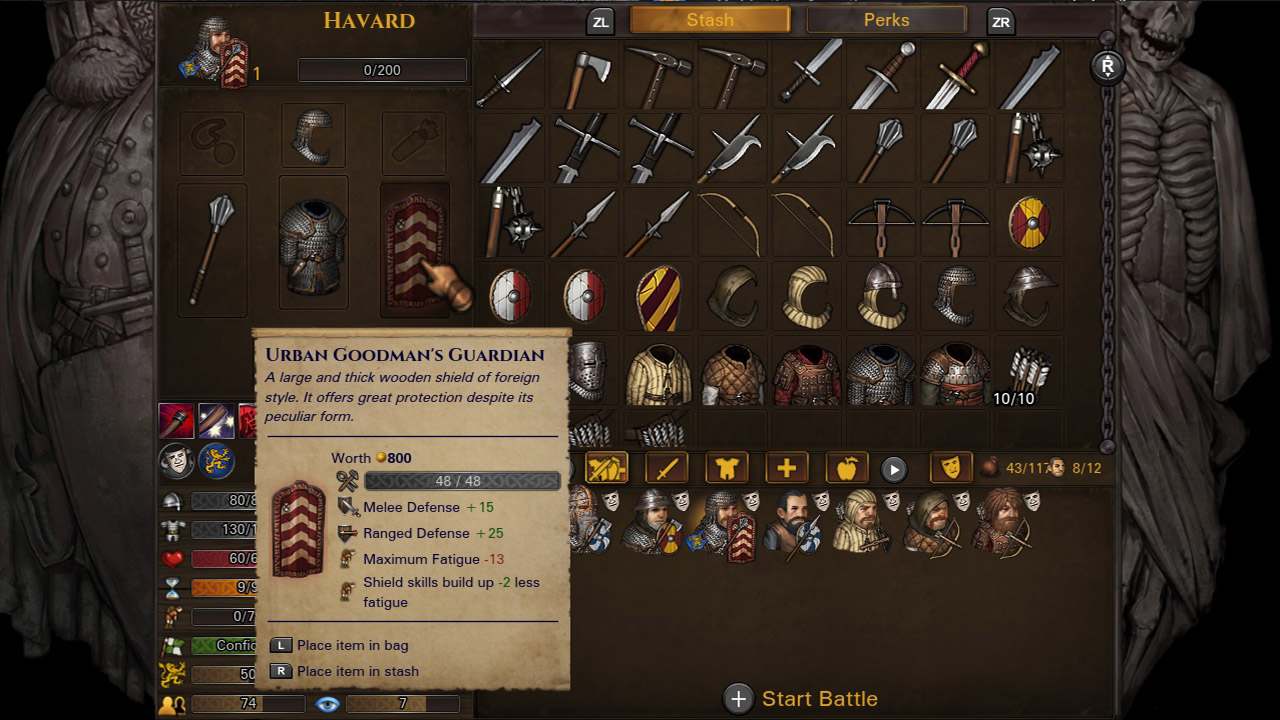Screen dimensions: 1280x720
Task: Select the apple food filter
Action: coord(846,468)
